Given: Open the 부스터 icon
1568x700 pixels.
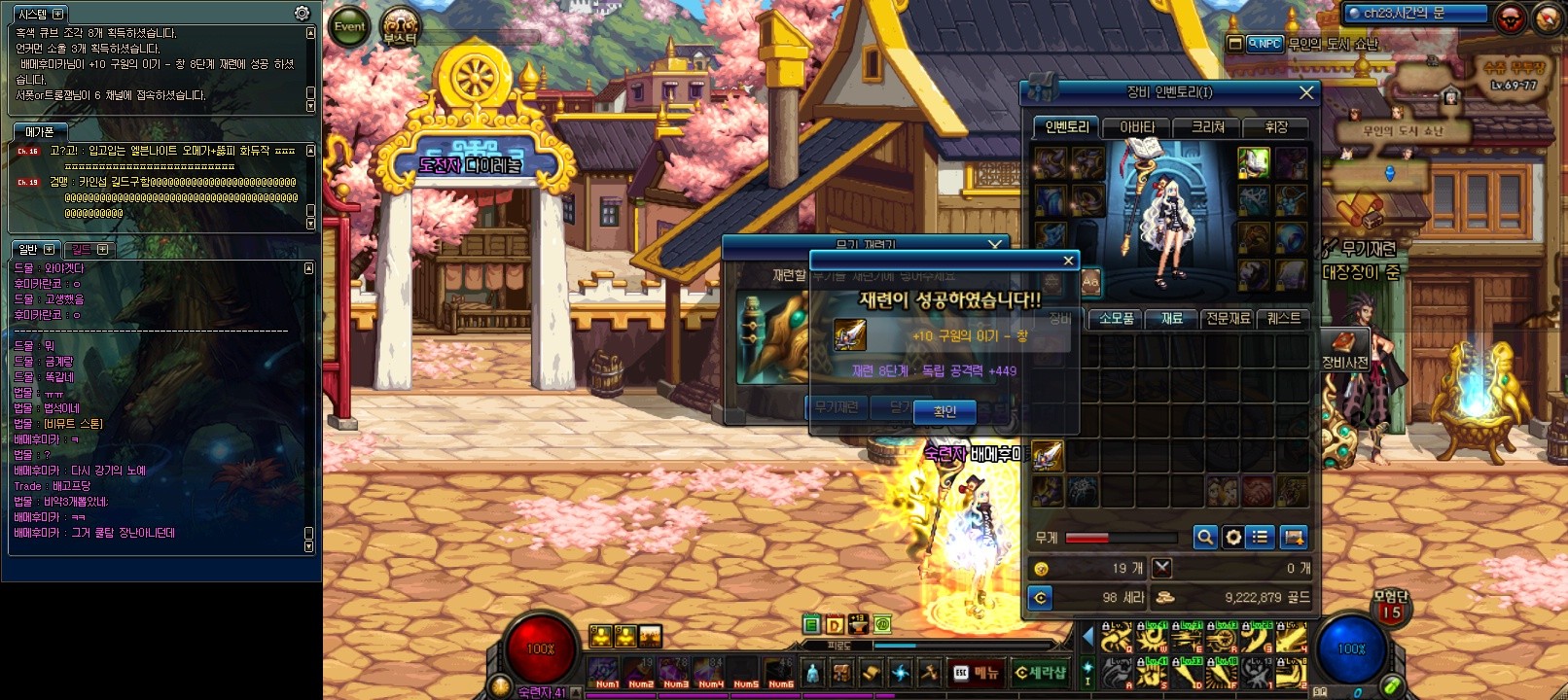Looking at the screenshot, I should 400,27.
